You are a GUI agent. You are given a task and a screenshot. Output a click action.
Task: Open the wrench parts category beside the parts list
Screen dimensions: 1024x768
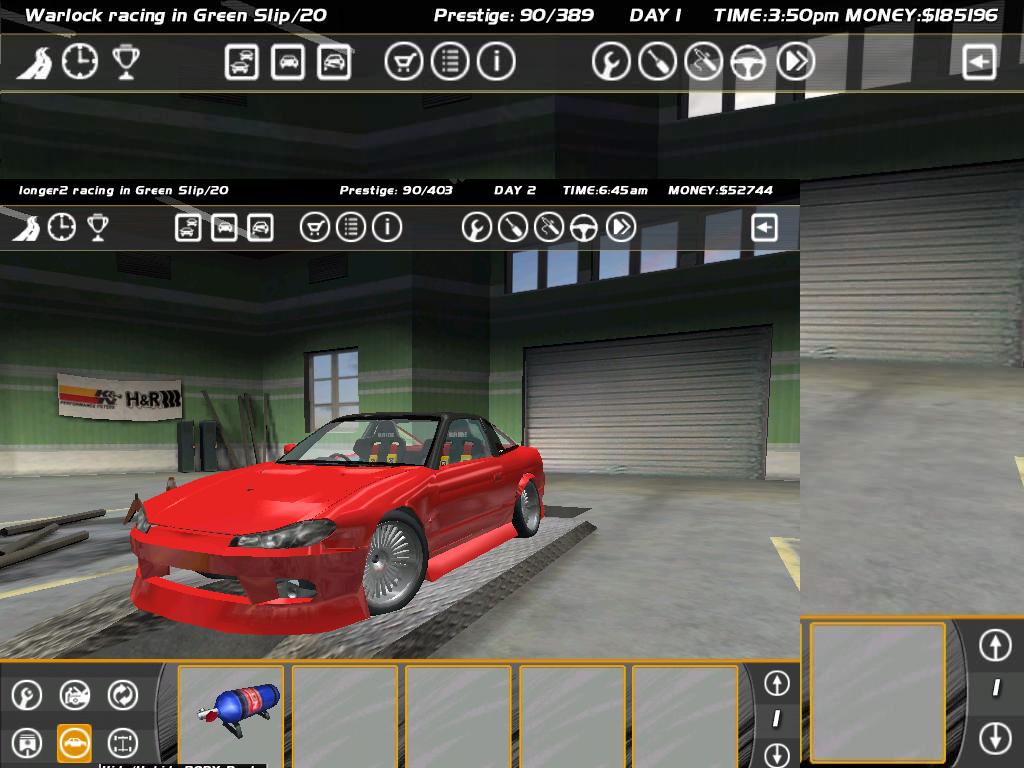26,694
